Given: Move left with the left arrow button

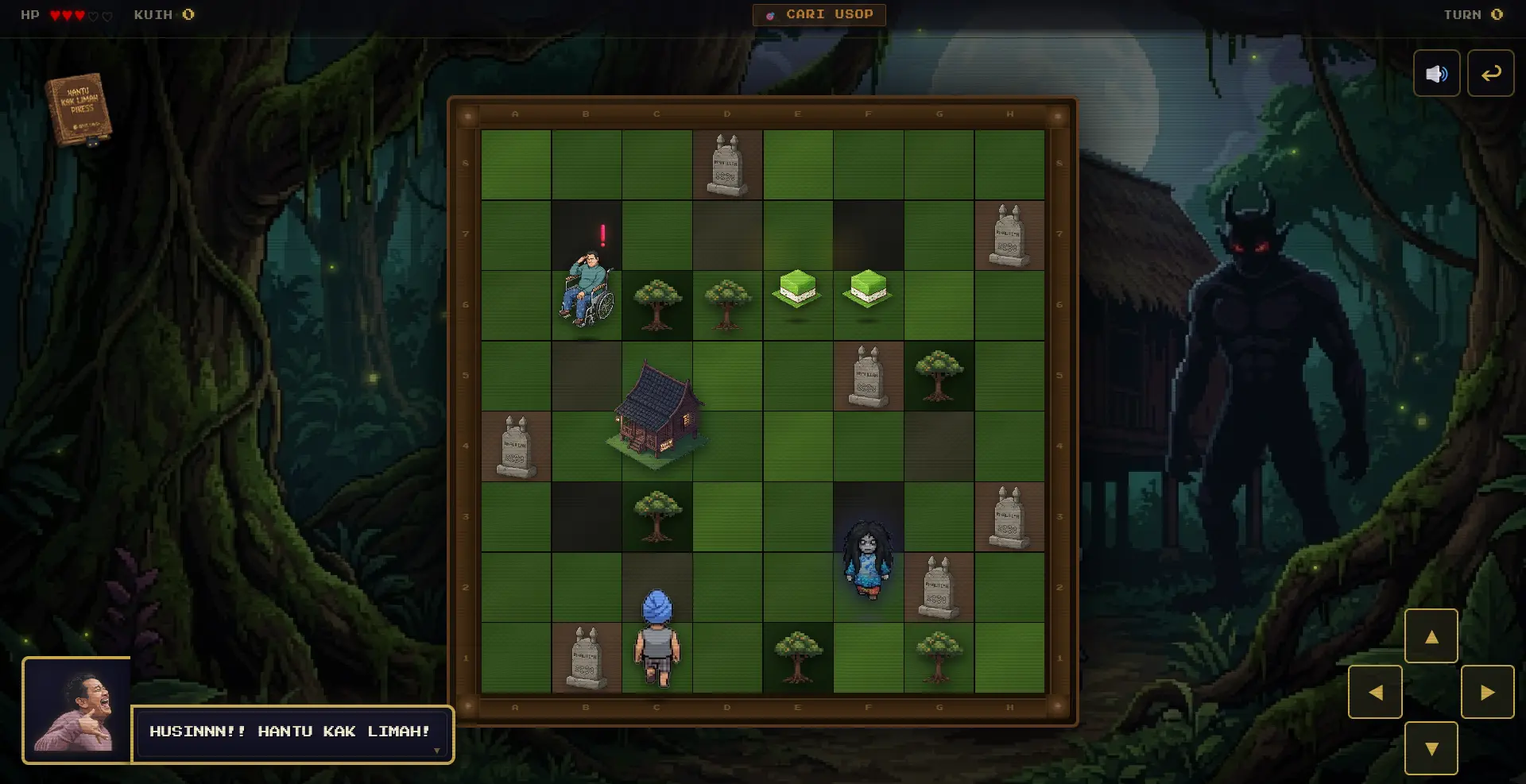Looking at the screenshot, I should click(x=1375, y=693).
